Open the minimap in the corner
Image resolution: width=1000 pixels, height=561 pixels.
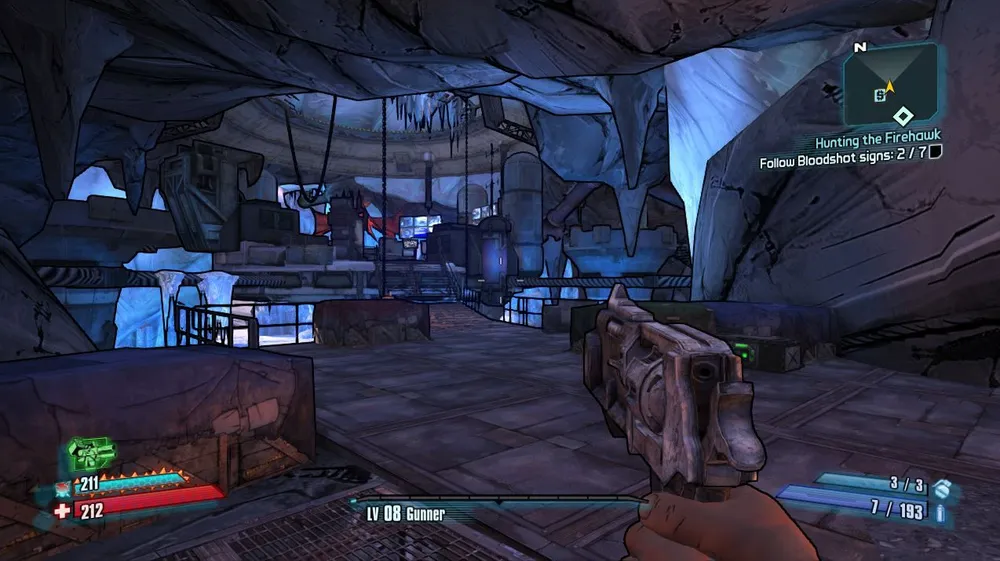pyautogui.click(x=890, y=89)
